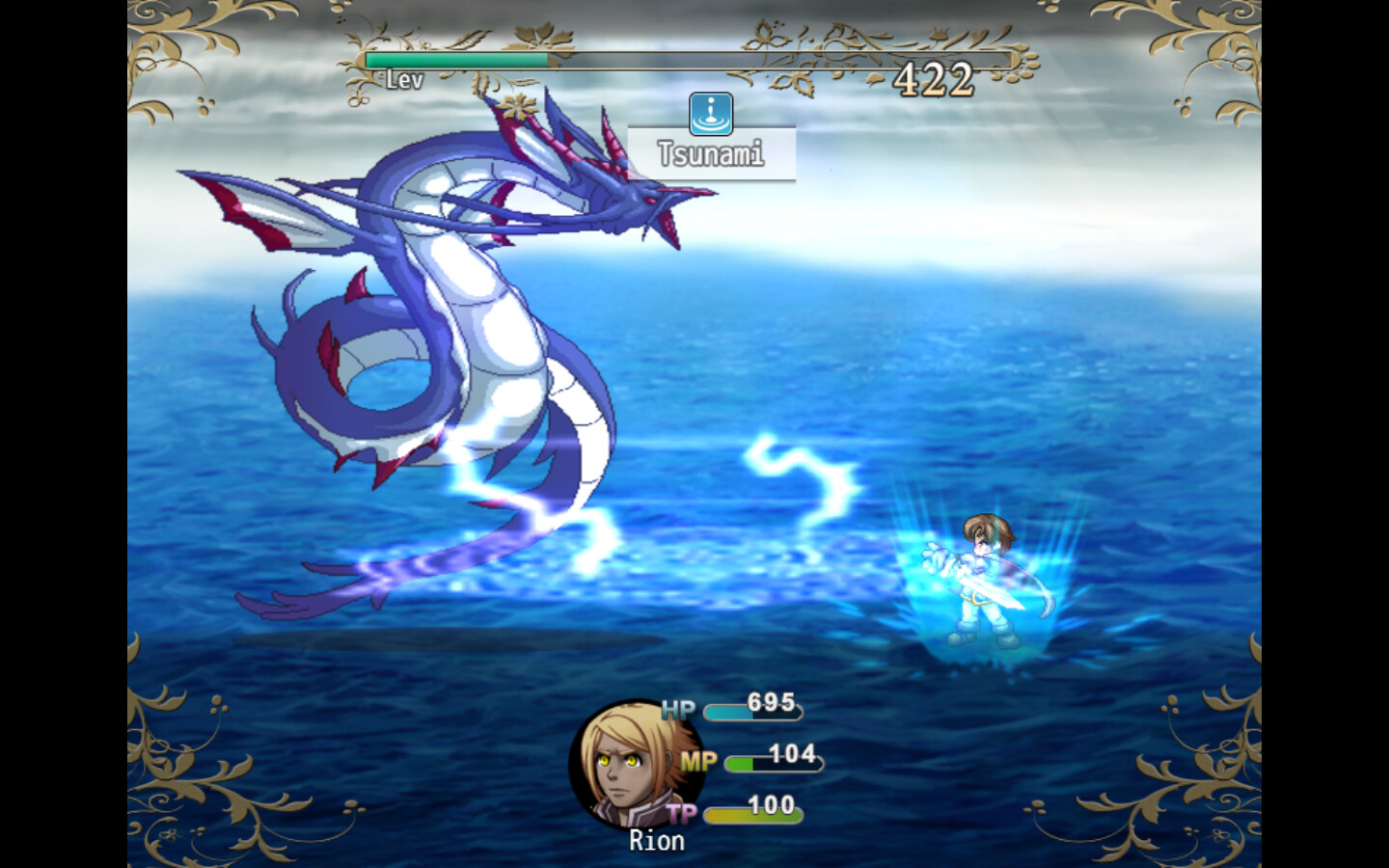Click the name text Rion below the portrait
Screen dimensions: 1389x868
tap(659, 841)
